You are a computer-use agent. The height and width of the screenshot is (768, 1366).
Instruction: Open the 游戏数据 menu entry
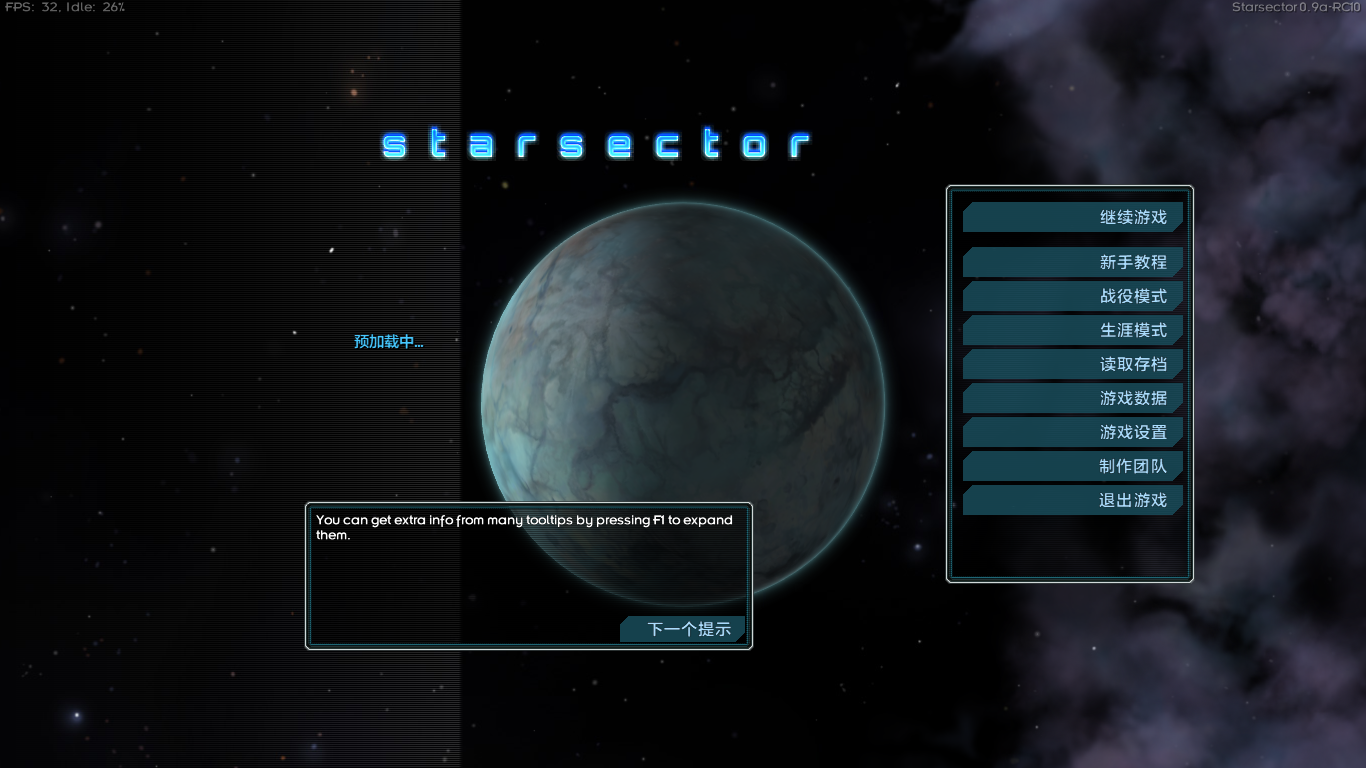pyautogui.click(x=1073, y=398)
